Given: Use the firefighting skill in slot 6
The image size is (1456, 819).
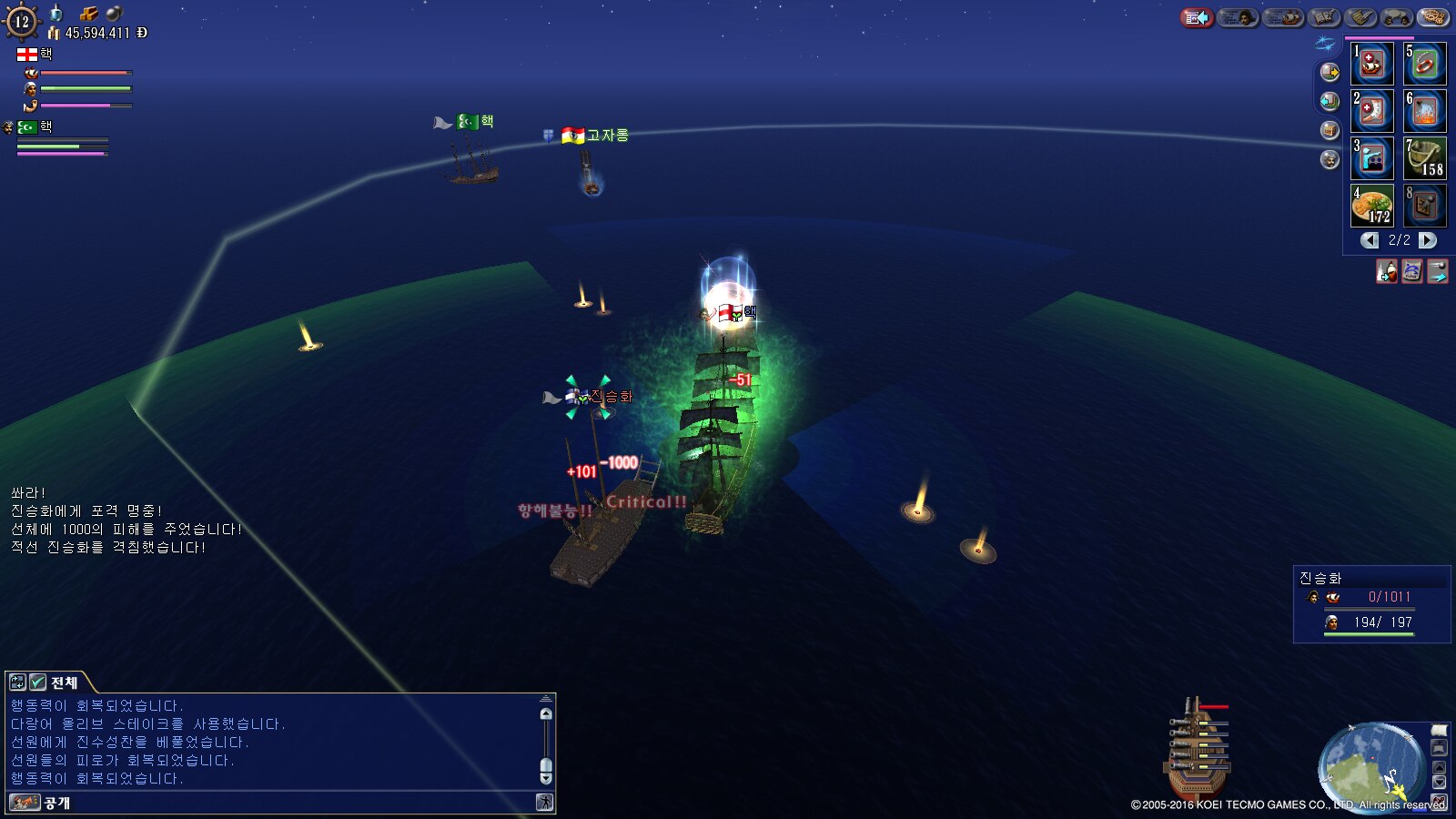Looking at the screenshot, I should click(1425, 111).
